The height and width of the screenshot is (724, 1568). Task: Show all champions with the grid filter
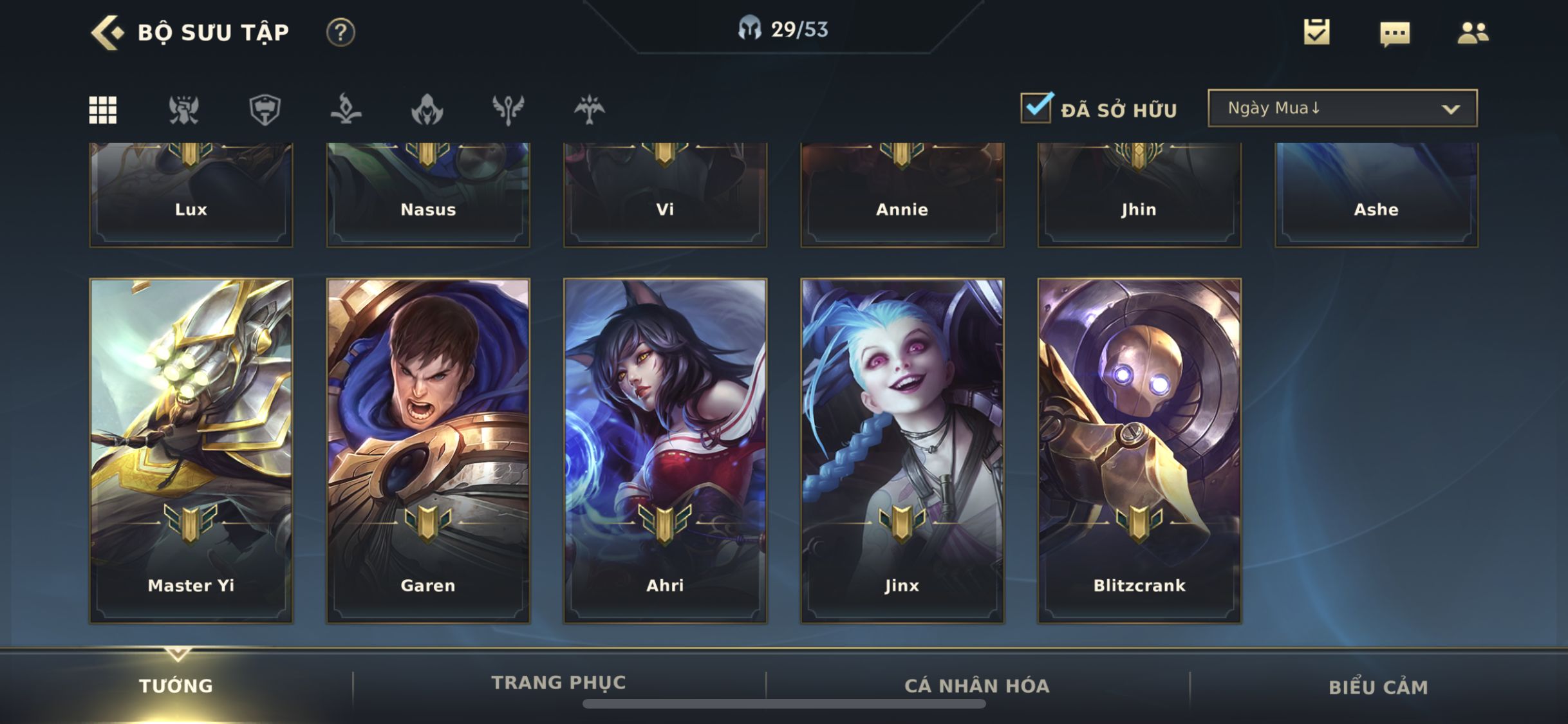tap(103, 110)
